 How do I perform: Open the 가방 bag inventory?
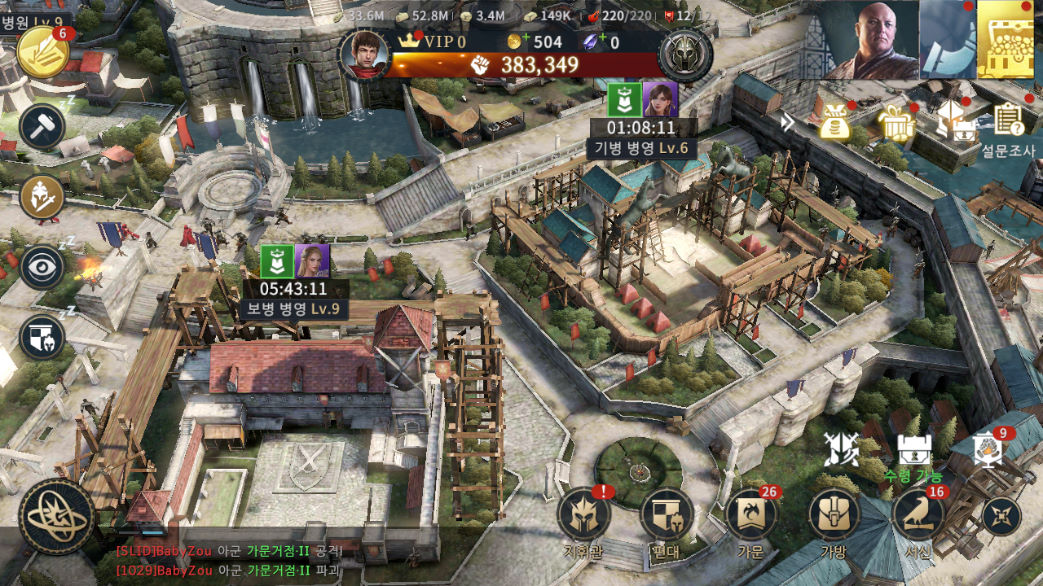834,514
